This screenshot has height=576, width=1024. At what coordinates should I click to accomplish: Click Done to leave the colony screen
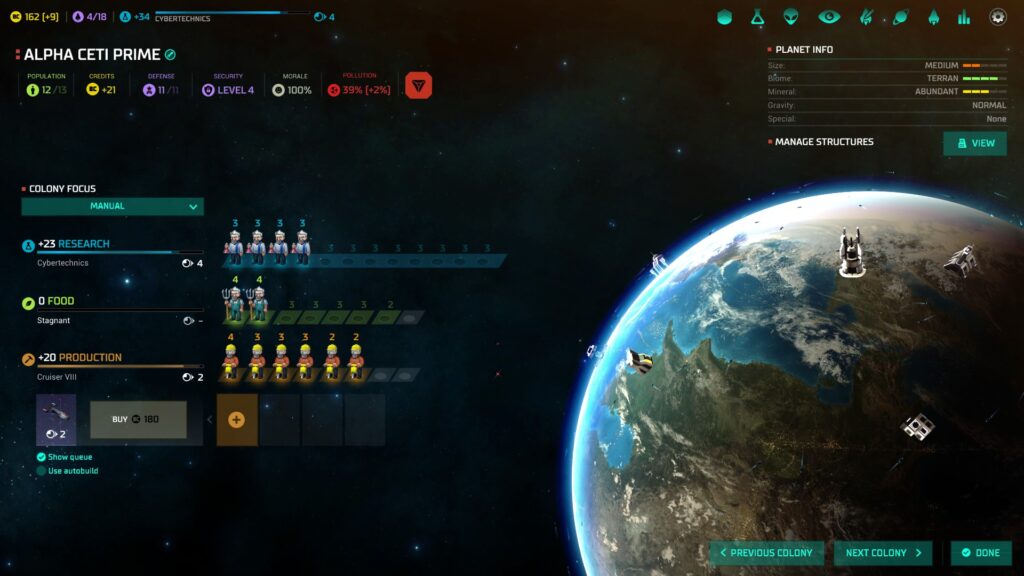pyautogui.click(x=980, y=553)
